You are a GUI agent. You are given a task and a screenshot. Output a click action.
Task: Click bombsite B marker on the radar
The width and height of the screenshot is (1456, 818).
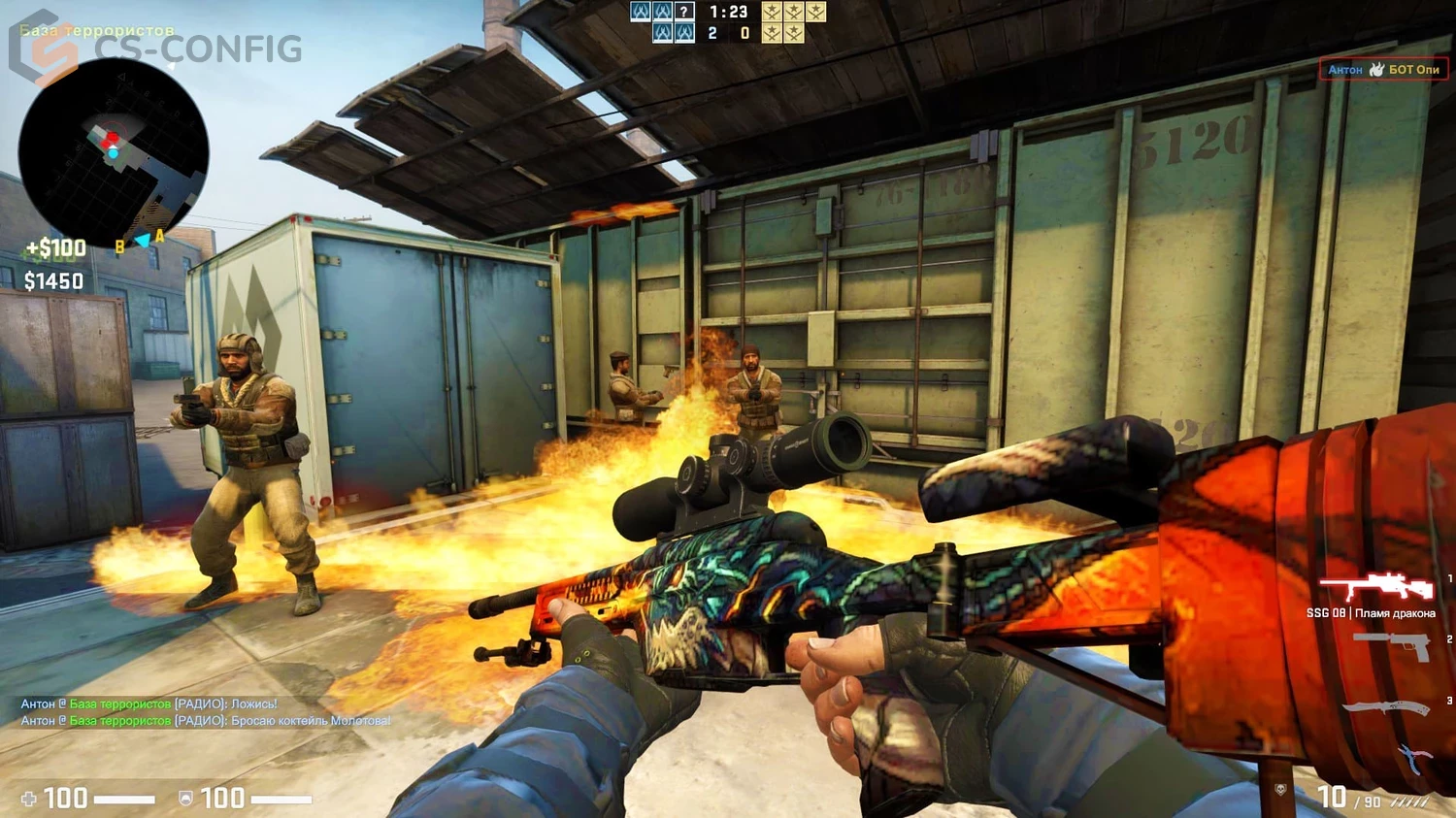pos(118,246)
